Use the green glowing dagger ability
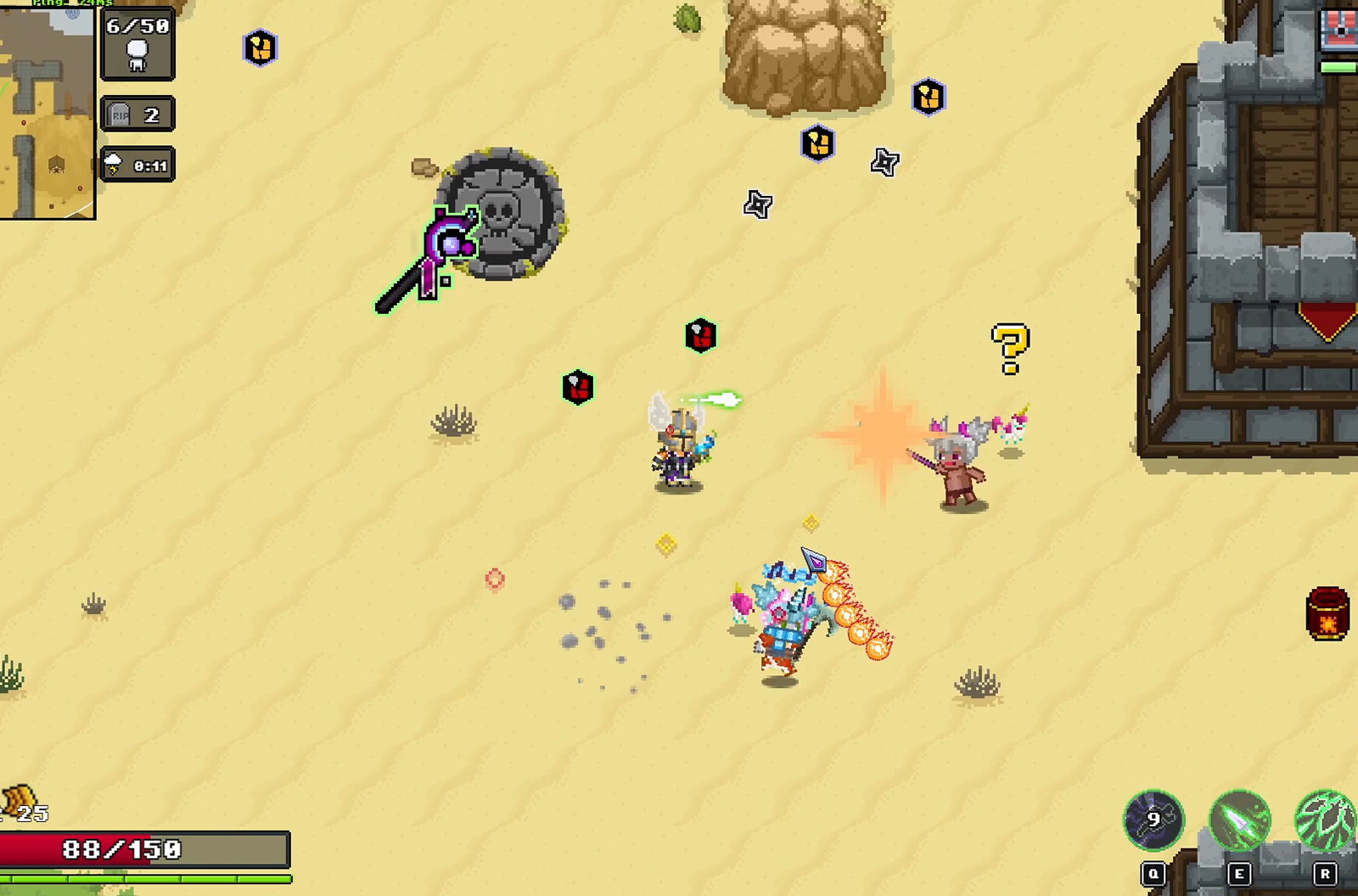Screen dimensions: 1358x896 (x=1239, y=820)
